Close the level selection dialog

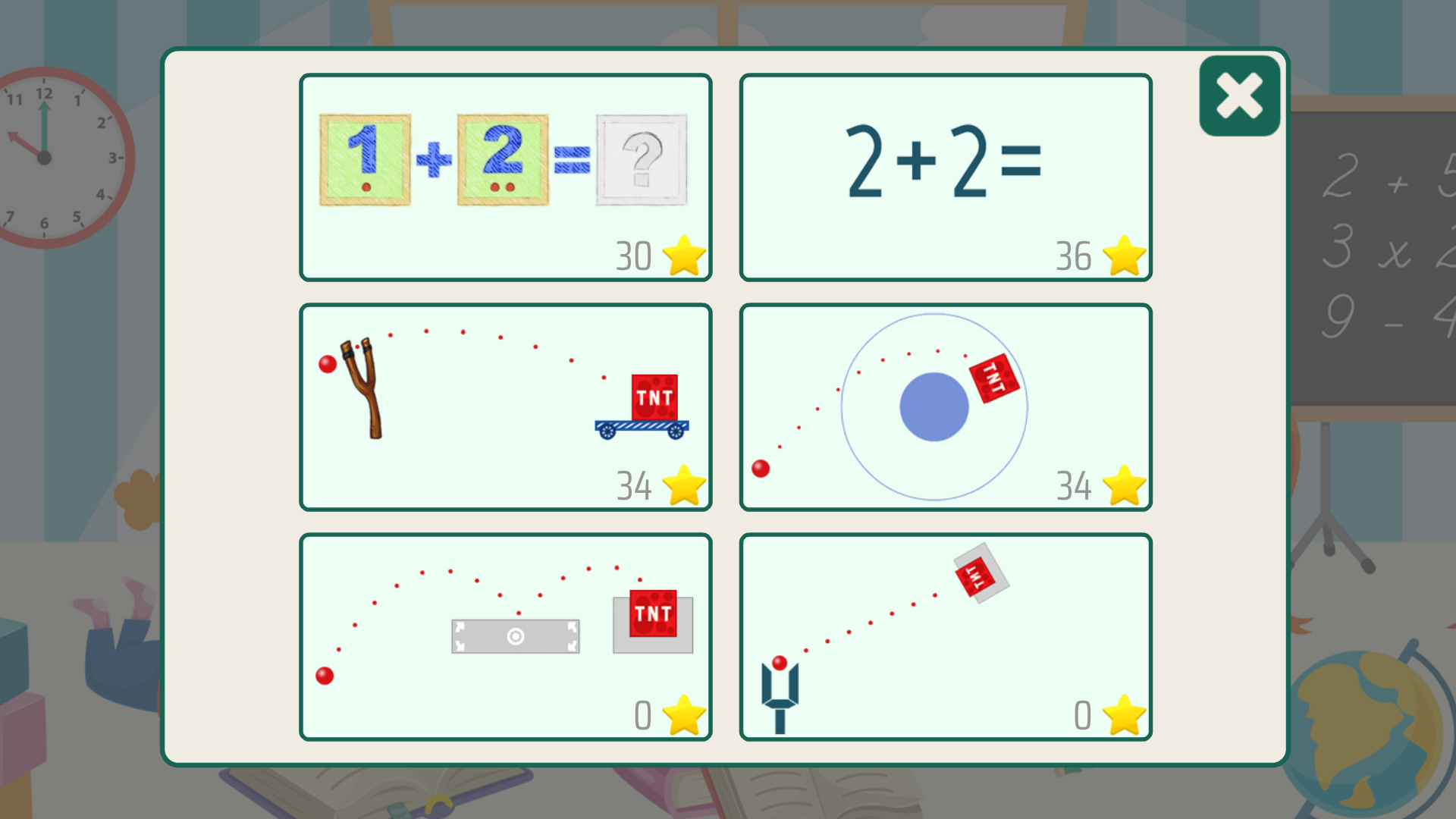click(1238, 95)
